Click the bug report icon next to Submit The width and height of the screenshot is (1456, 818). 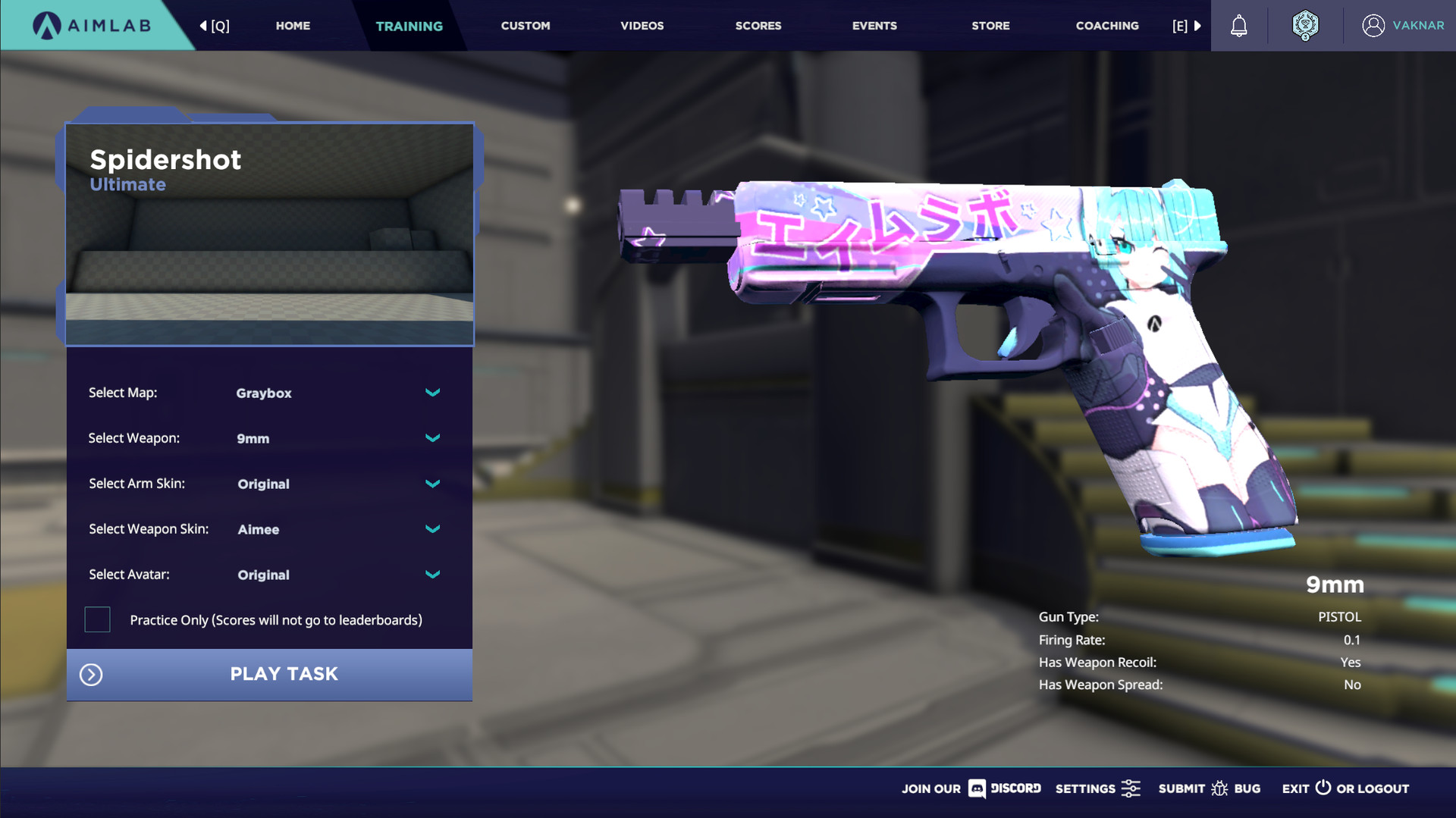pos(1220,788)
